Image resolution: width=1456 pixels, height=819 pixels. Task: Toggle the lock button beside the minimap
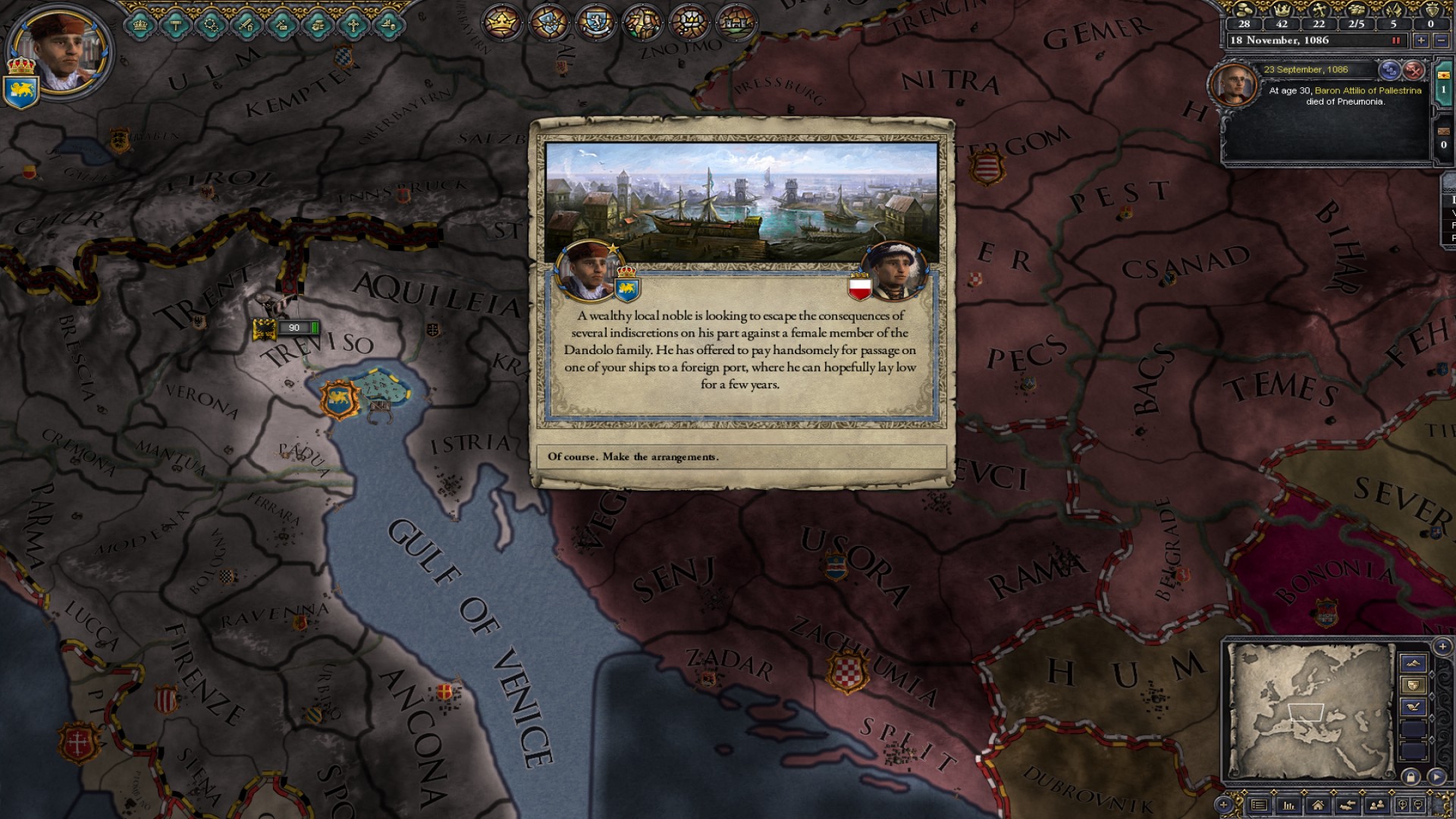(1411, 777)
